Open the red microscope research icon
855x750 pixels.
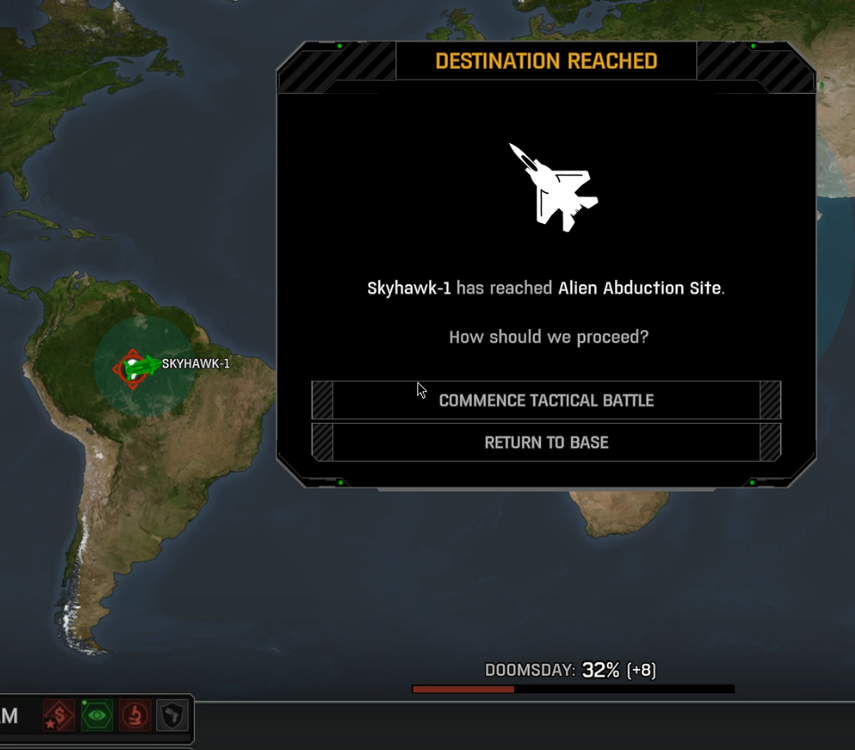click(x=135, y=716)
